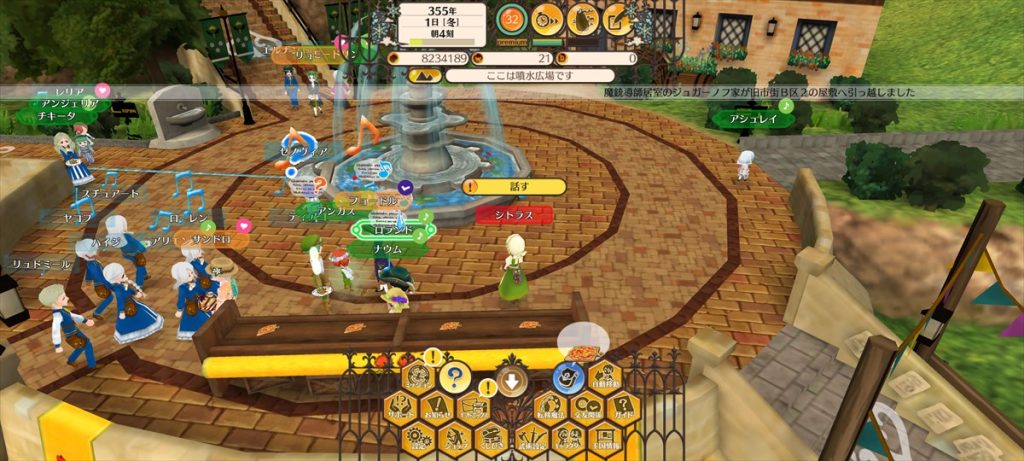Open the 転移魔法 teleport magic hexagon
This screenshot has width=1024, height=461.
point(550,408)
